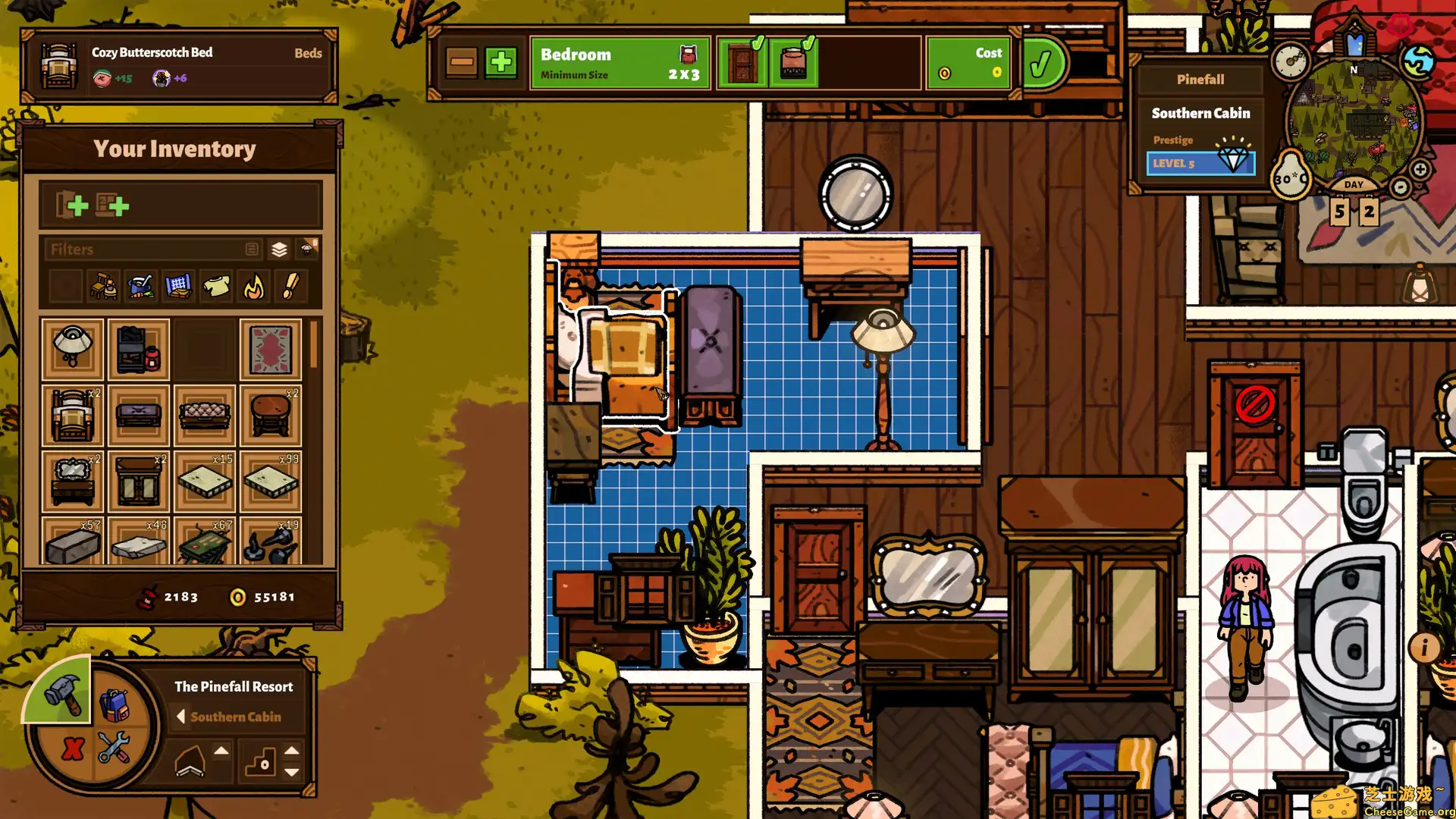Switch to room shrink minus tab
The height and width of the screenshot is (819, 1456).
coord(462,61)
